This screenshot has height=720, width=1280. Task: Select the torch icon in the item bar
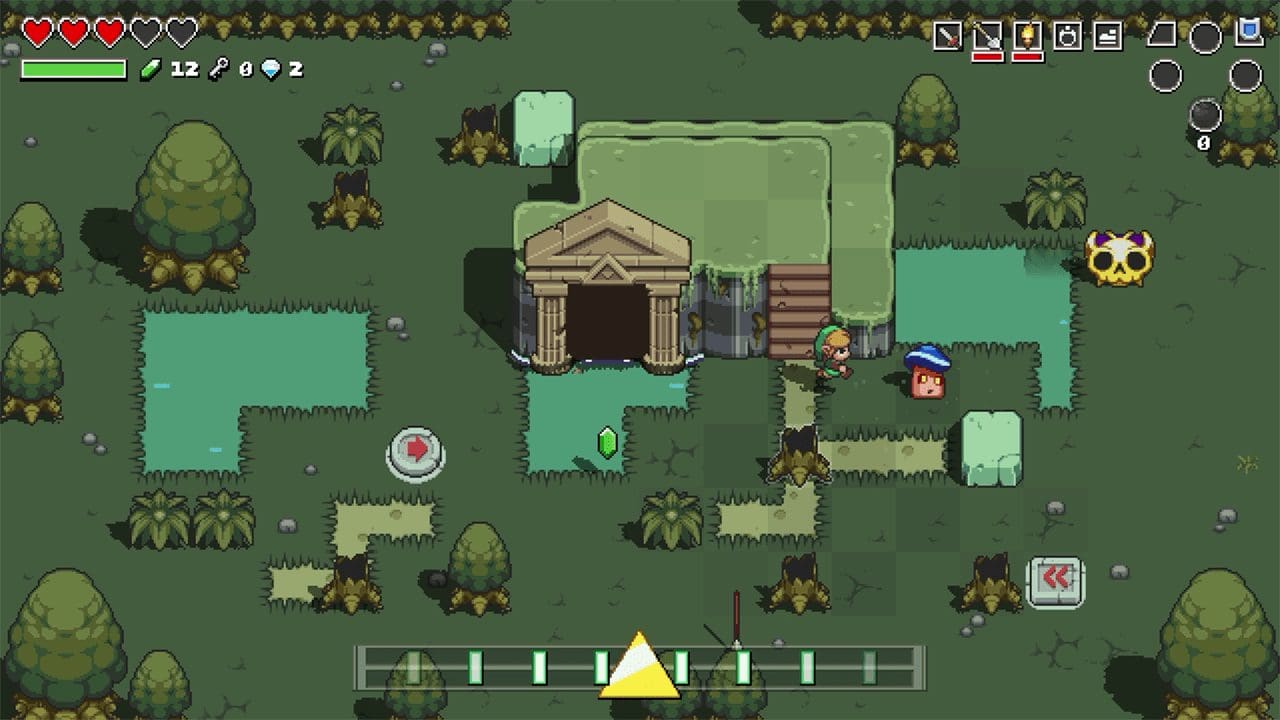pyautogui.click(x=1028, y=36)
